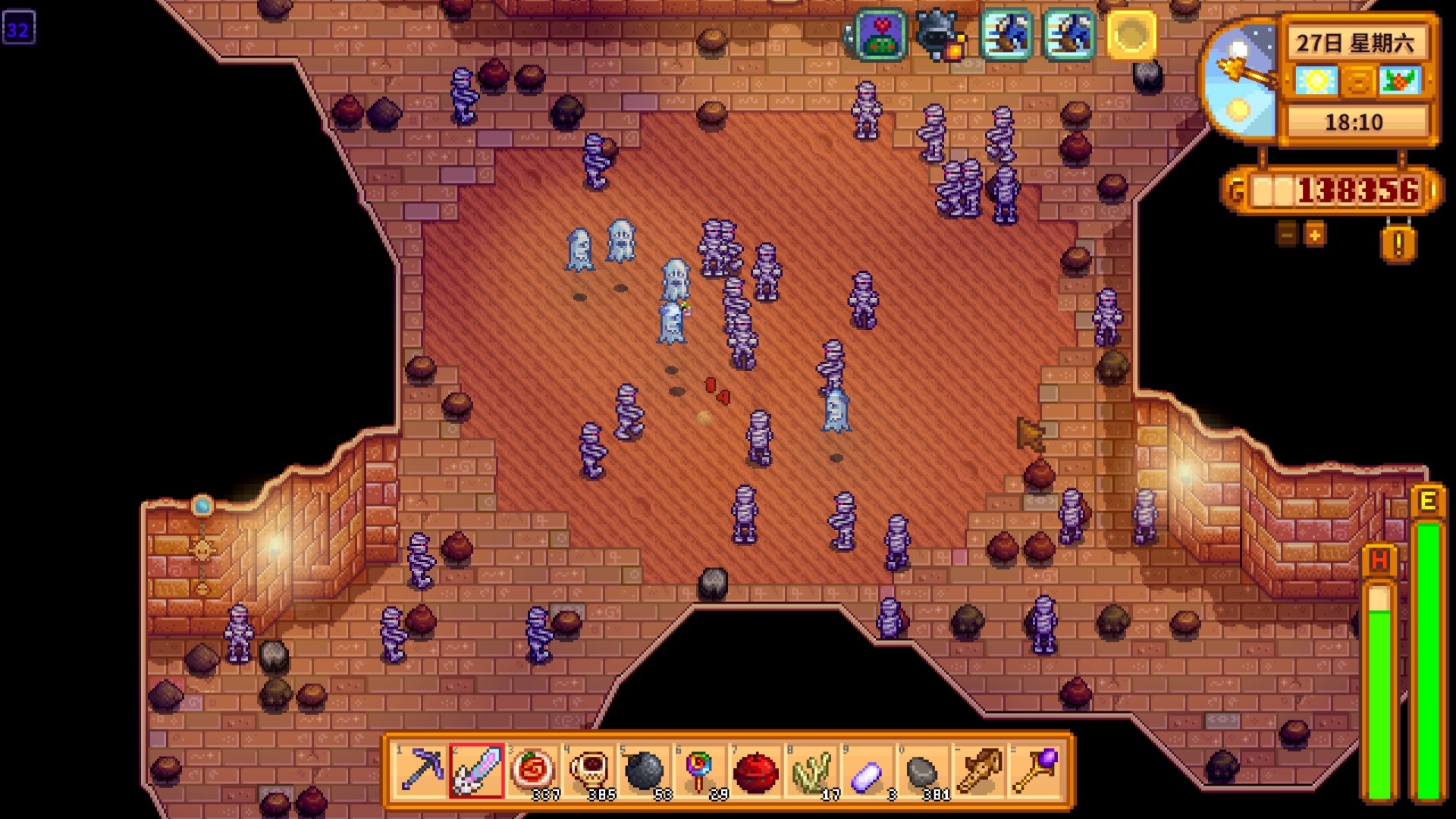Viewport: 1456px width, 819px height.
Task: Click the slime-with-heart buff icon
Action: 880,35
